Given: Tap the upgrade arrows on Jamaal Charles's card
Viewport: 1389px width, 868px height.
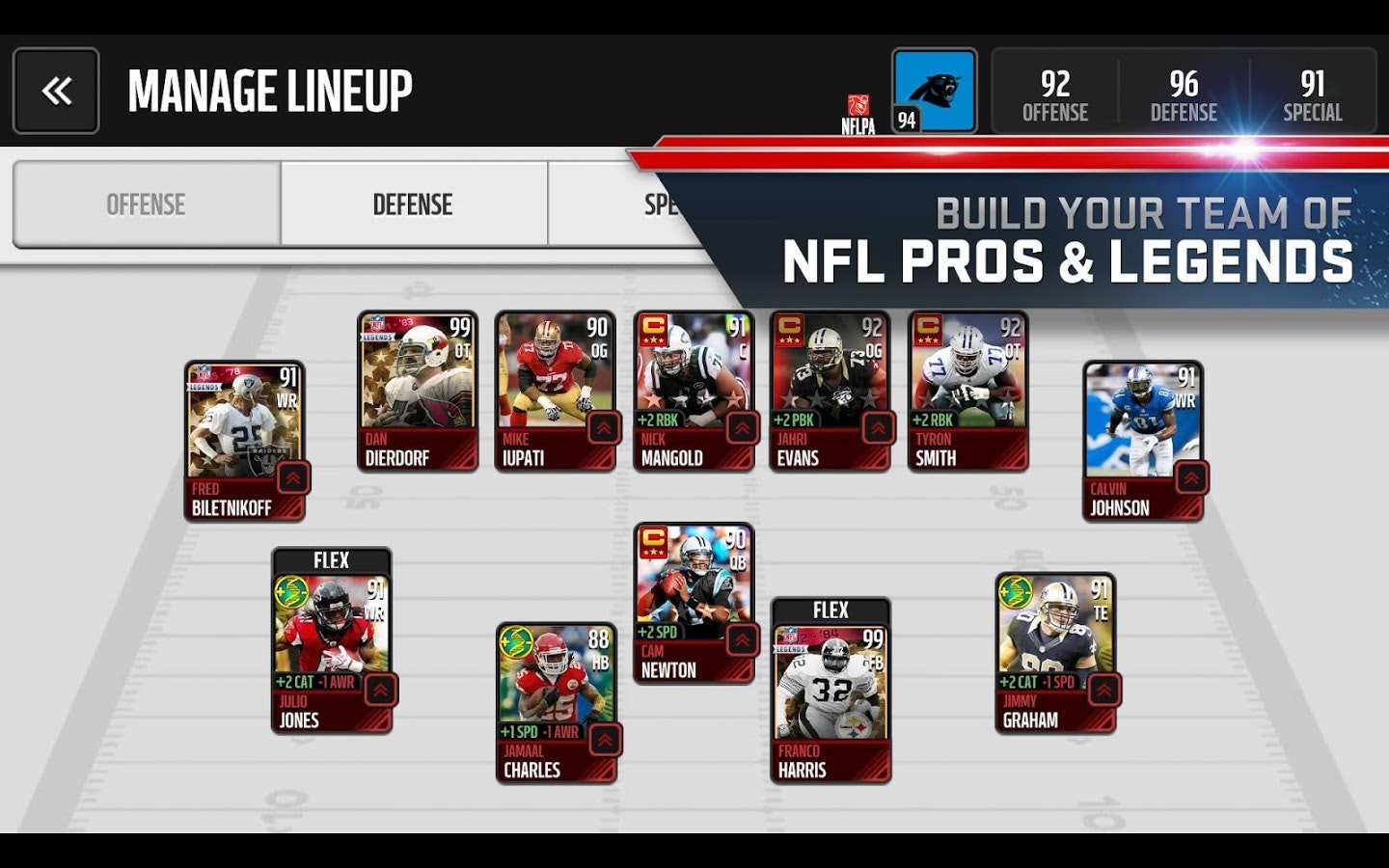Looking at the screenshot, I should [604, 741].
